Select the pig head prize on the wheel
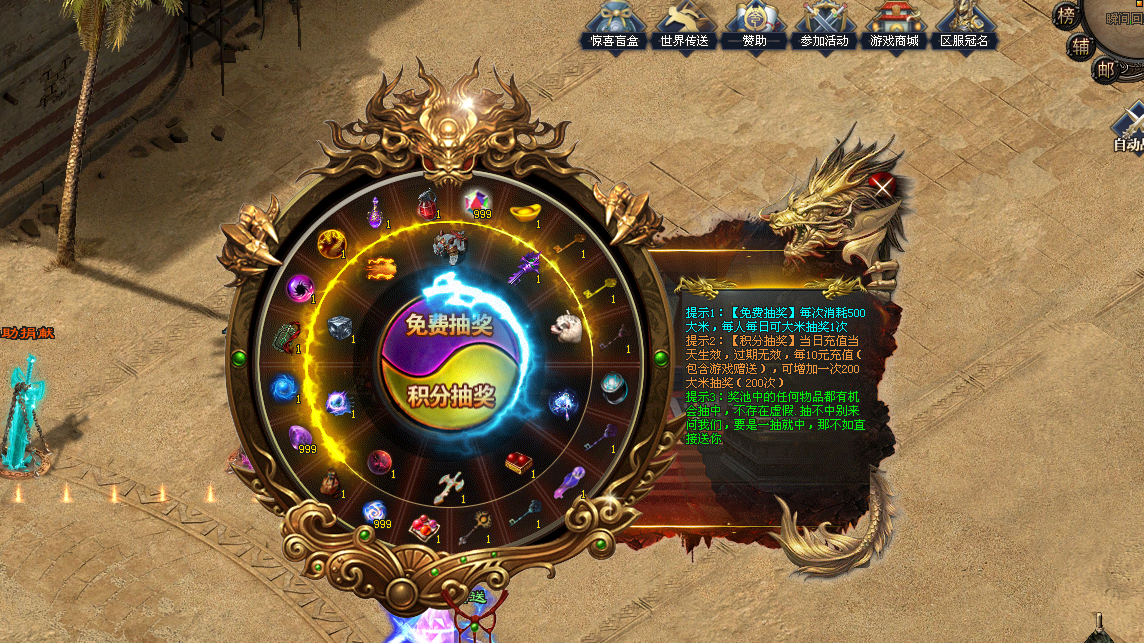Image resolution: width=1144 pixels, height=643 pixels. pos(569,326)
